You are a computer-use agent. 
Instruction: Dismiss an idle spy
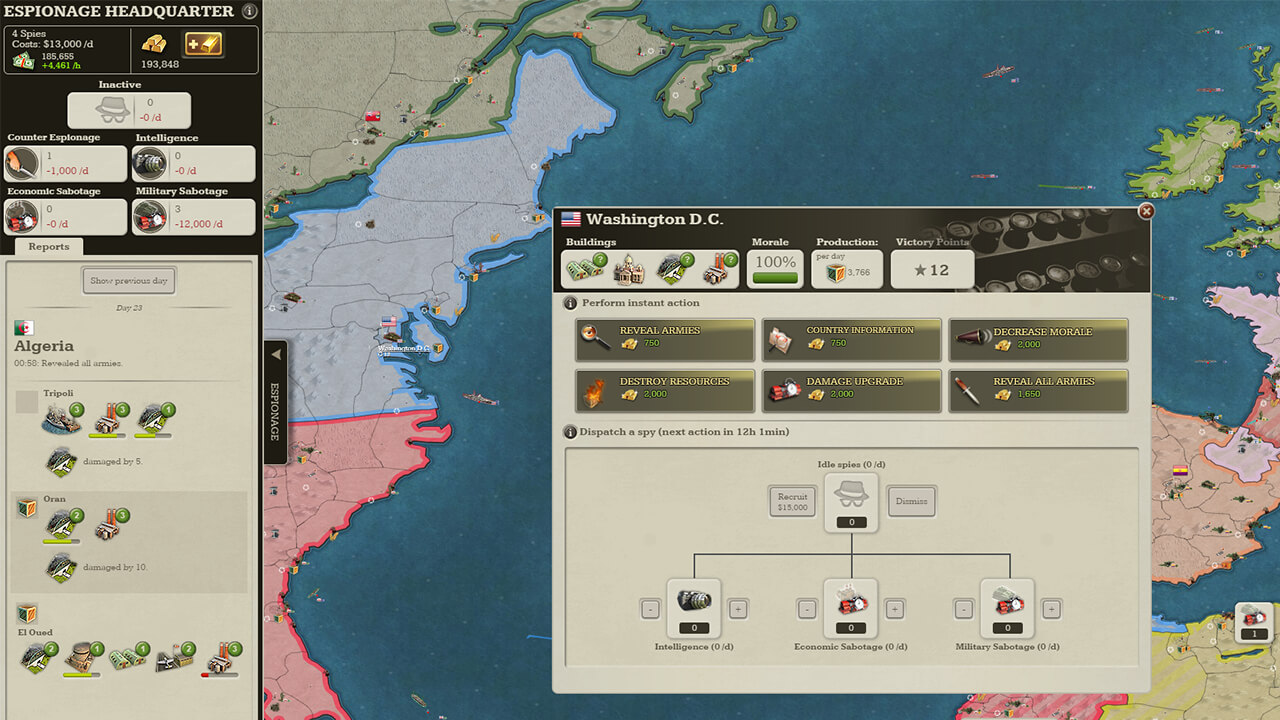pos(911,501)
